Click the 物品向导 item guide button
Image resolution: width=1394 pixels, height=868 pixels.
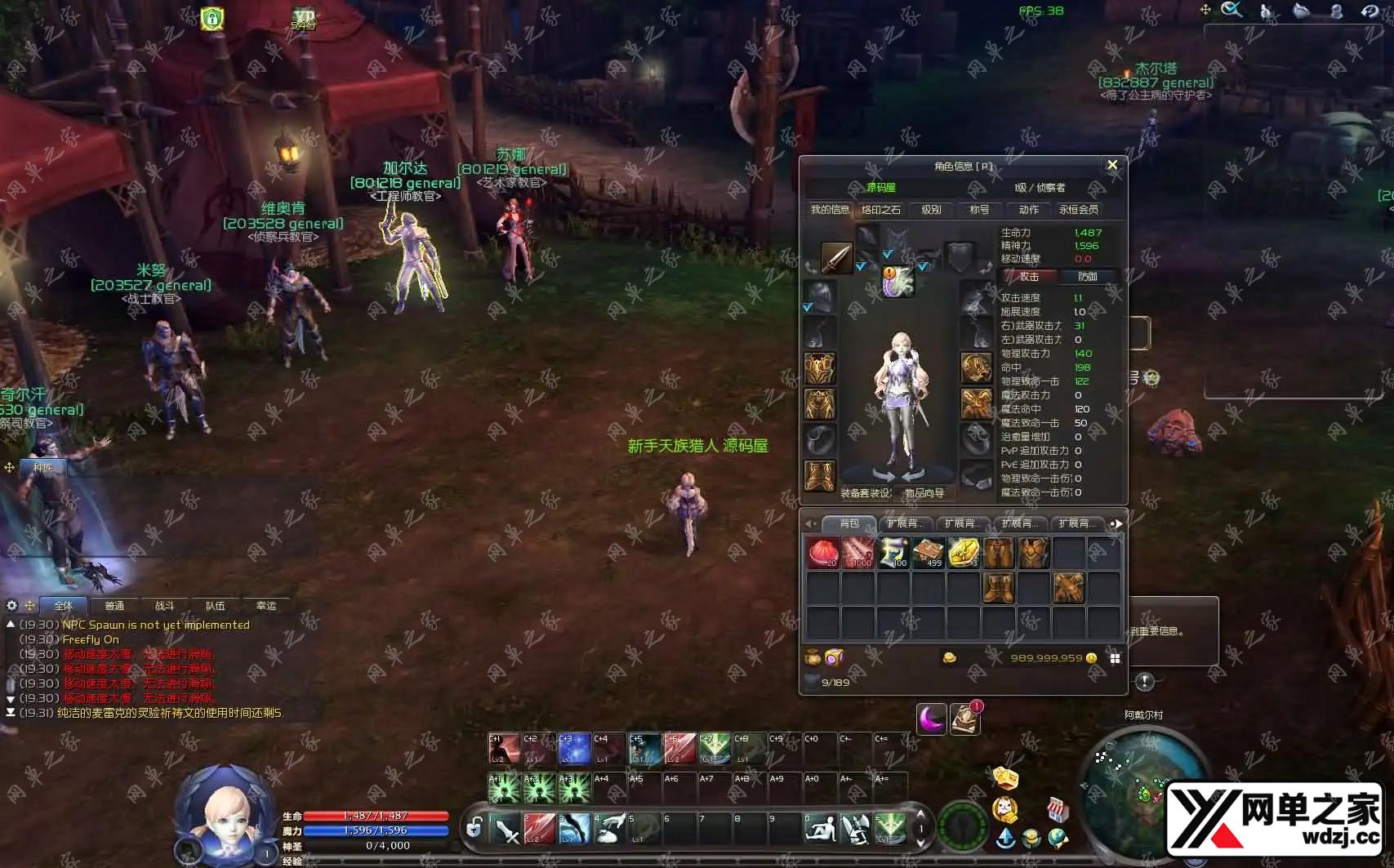tap(924, 493)
